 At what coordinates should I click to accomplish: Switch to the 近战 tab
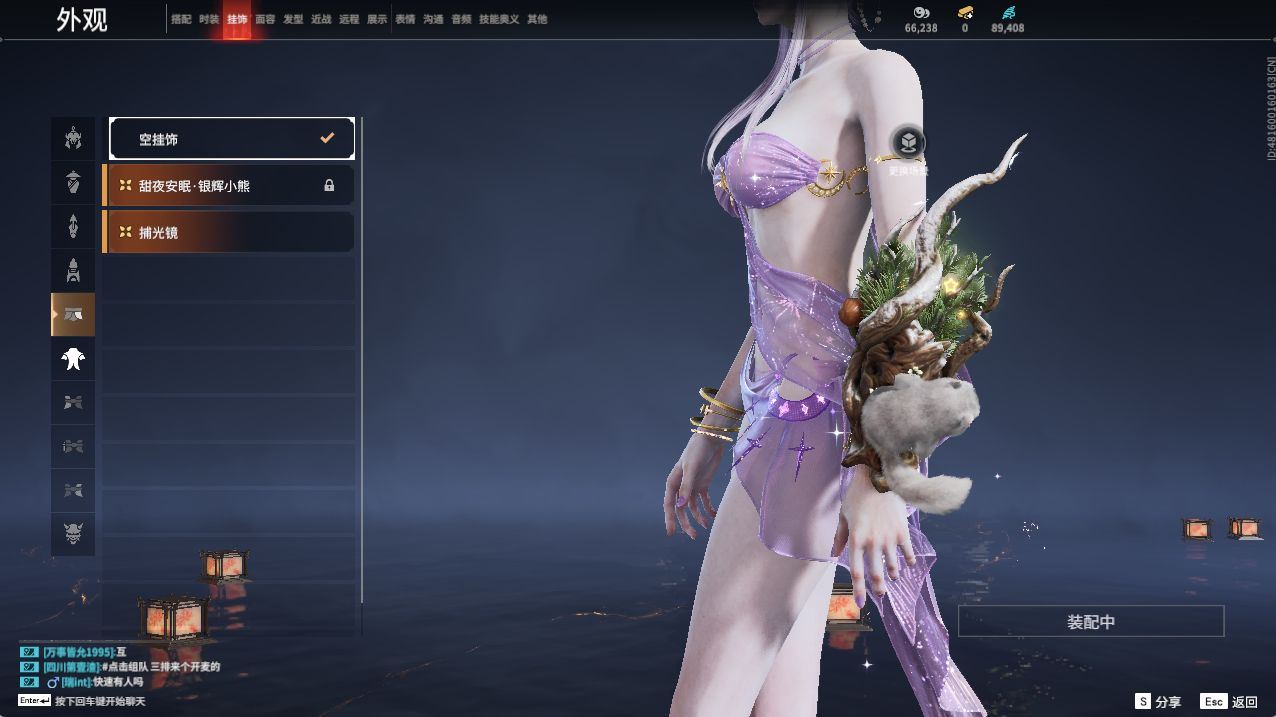pyautogui.click(x=321, y=19)
